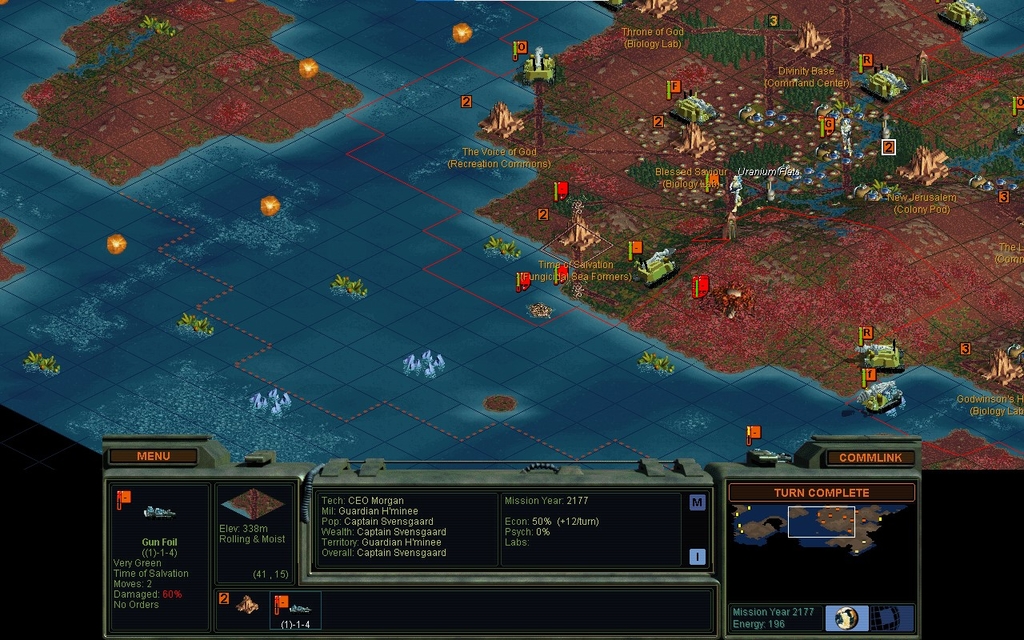Toggle the planet globe view icon
The height and width of the screenshot is (640, 1024).
[x=847, y=617]
